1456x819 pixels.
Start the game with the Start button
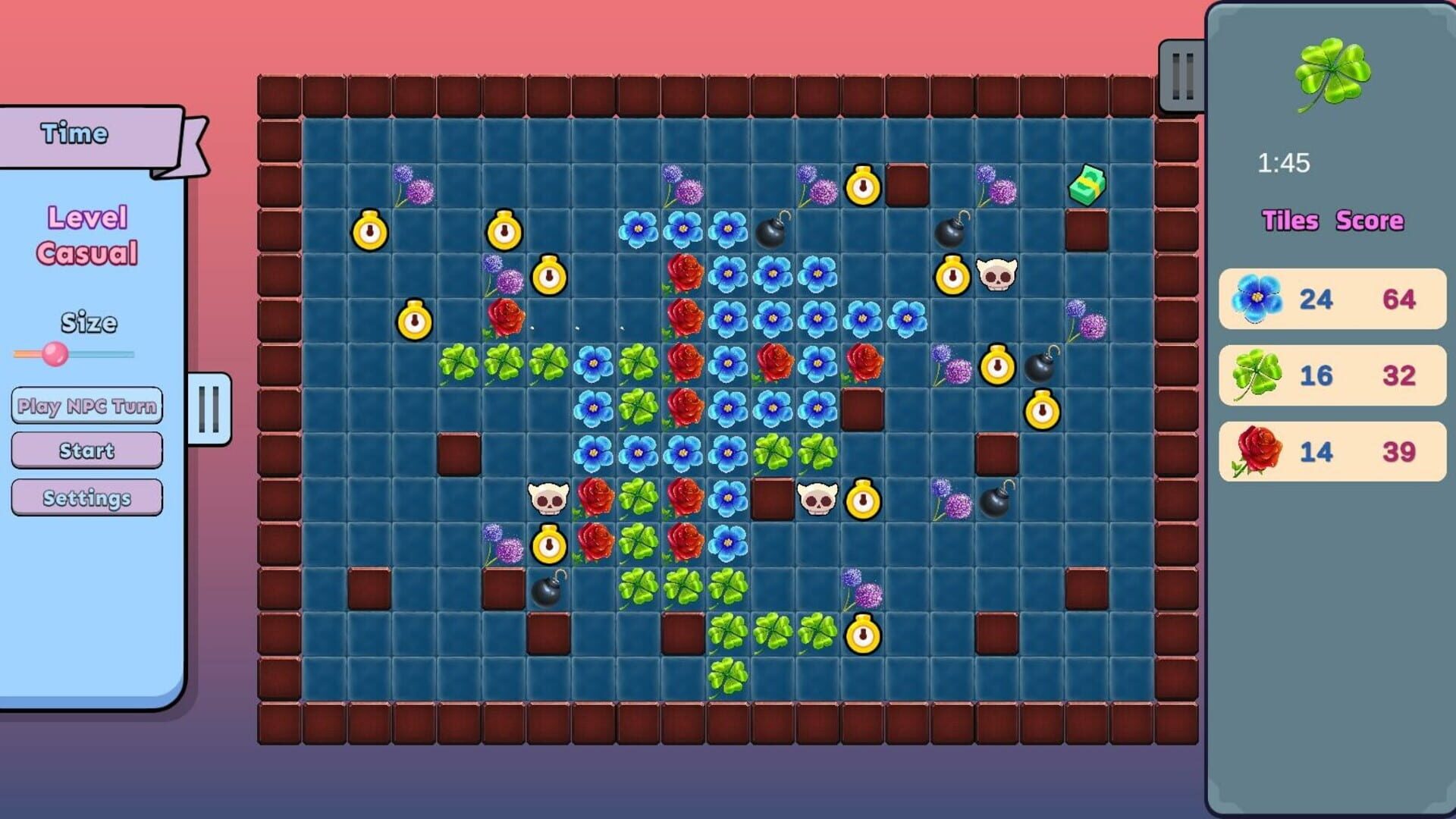pyautogui.click(x=86, y=450)
